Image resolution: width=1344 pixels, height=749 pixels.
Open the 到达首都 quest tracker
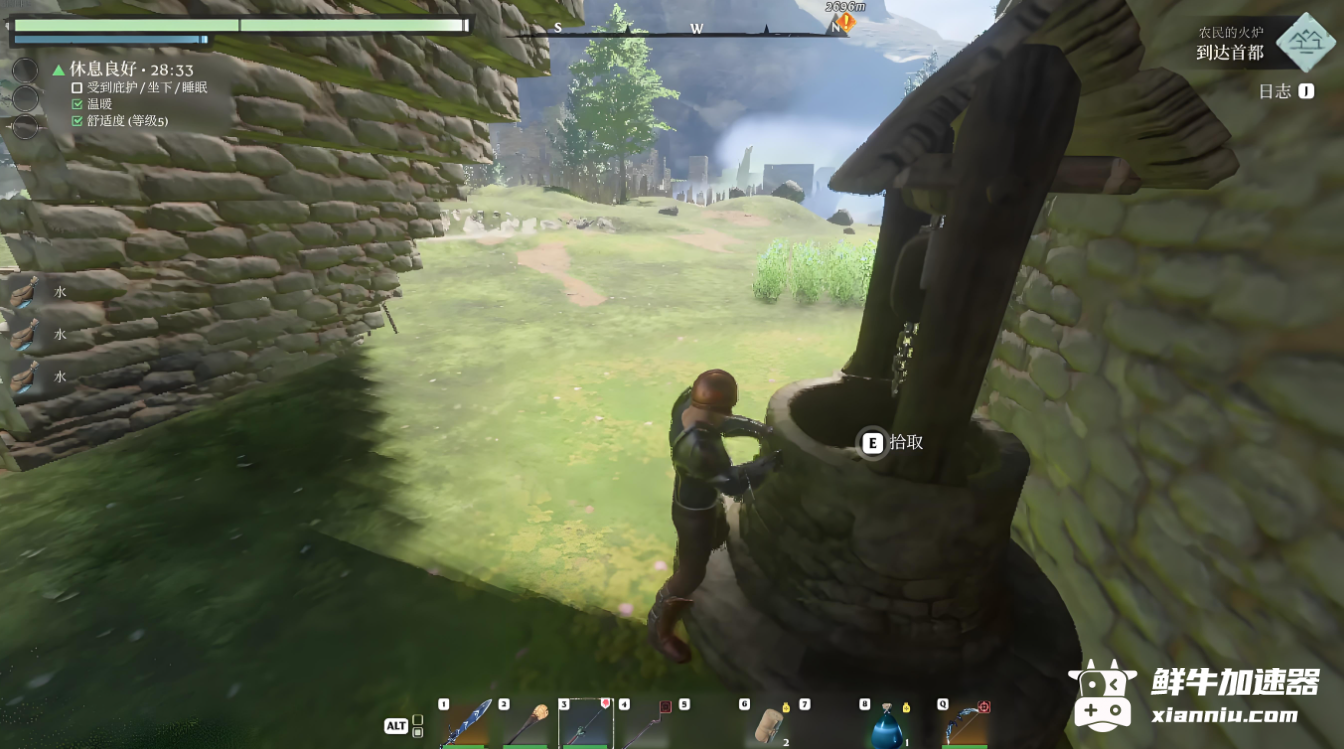click(1231, 52)
